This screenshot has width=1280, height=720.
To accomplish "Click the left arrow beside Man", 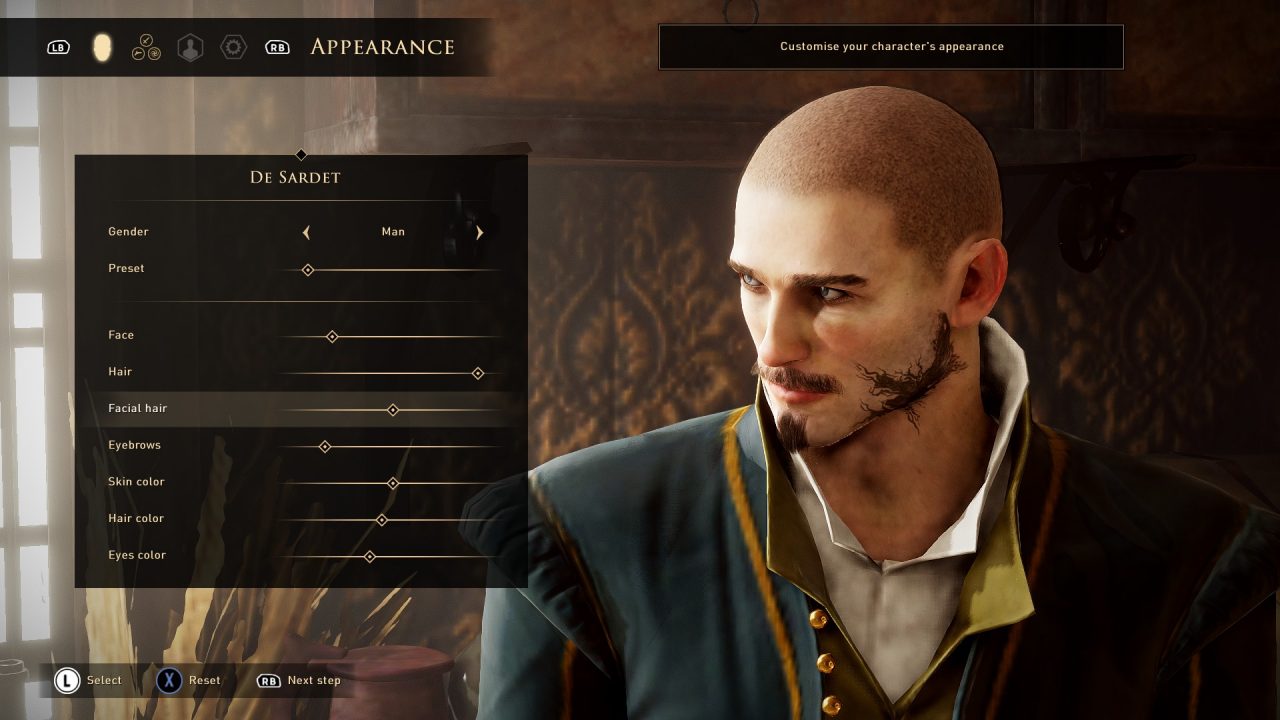I will pos(306,232).
